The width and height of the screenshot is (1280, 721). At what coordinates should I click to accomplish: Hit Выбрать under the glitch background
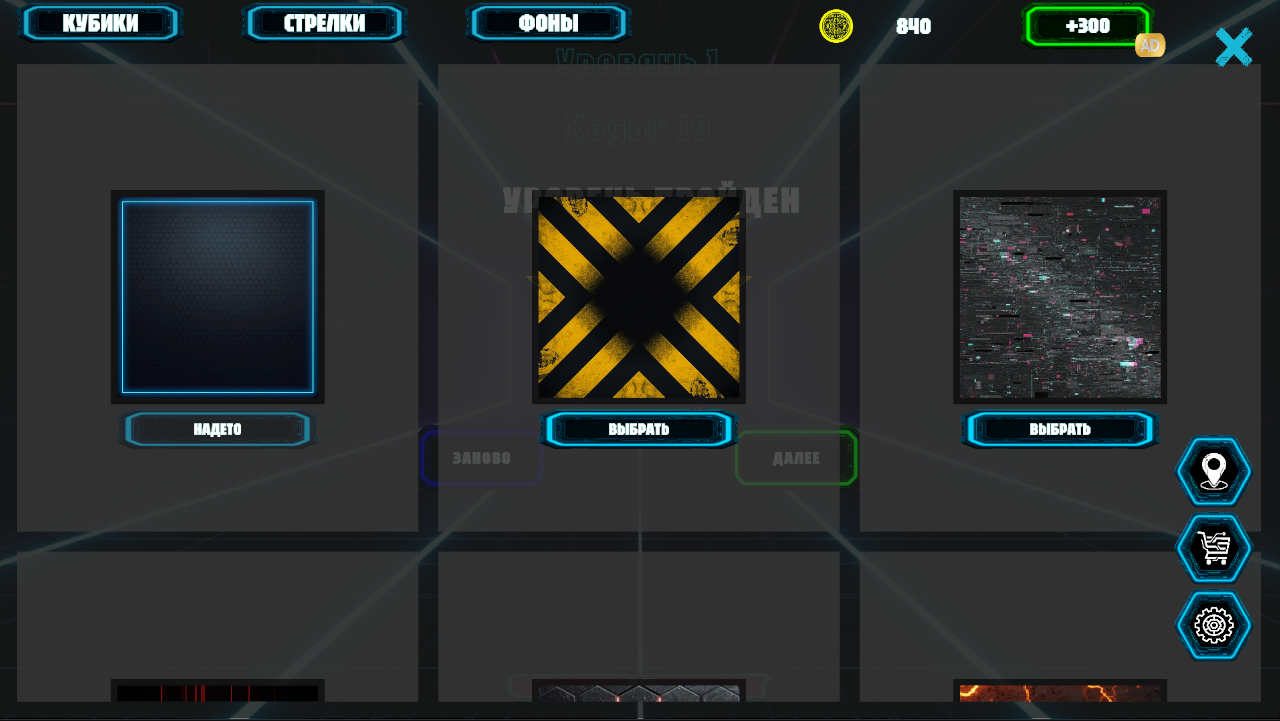tap(1060, 429)
